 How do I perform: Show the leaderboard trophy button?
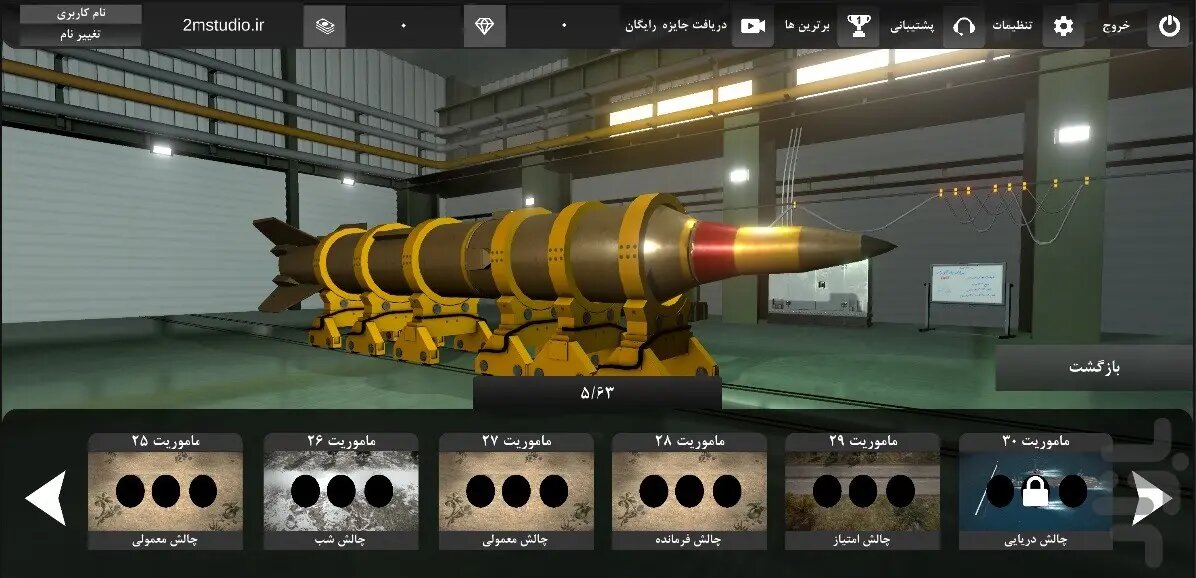(858, 26)
